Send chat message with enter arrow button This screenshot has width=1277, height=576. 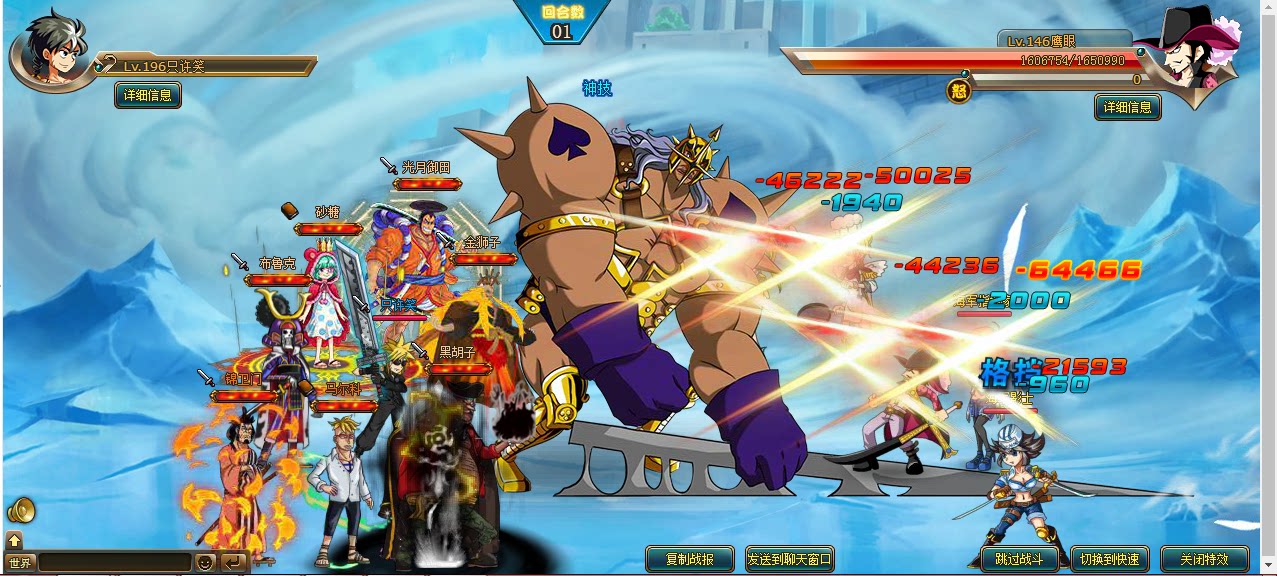pyautogui.click(x=233, y=563)
